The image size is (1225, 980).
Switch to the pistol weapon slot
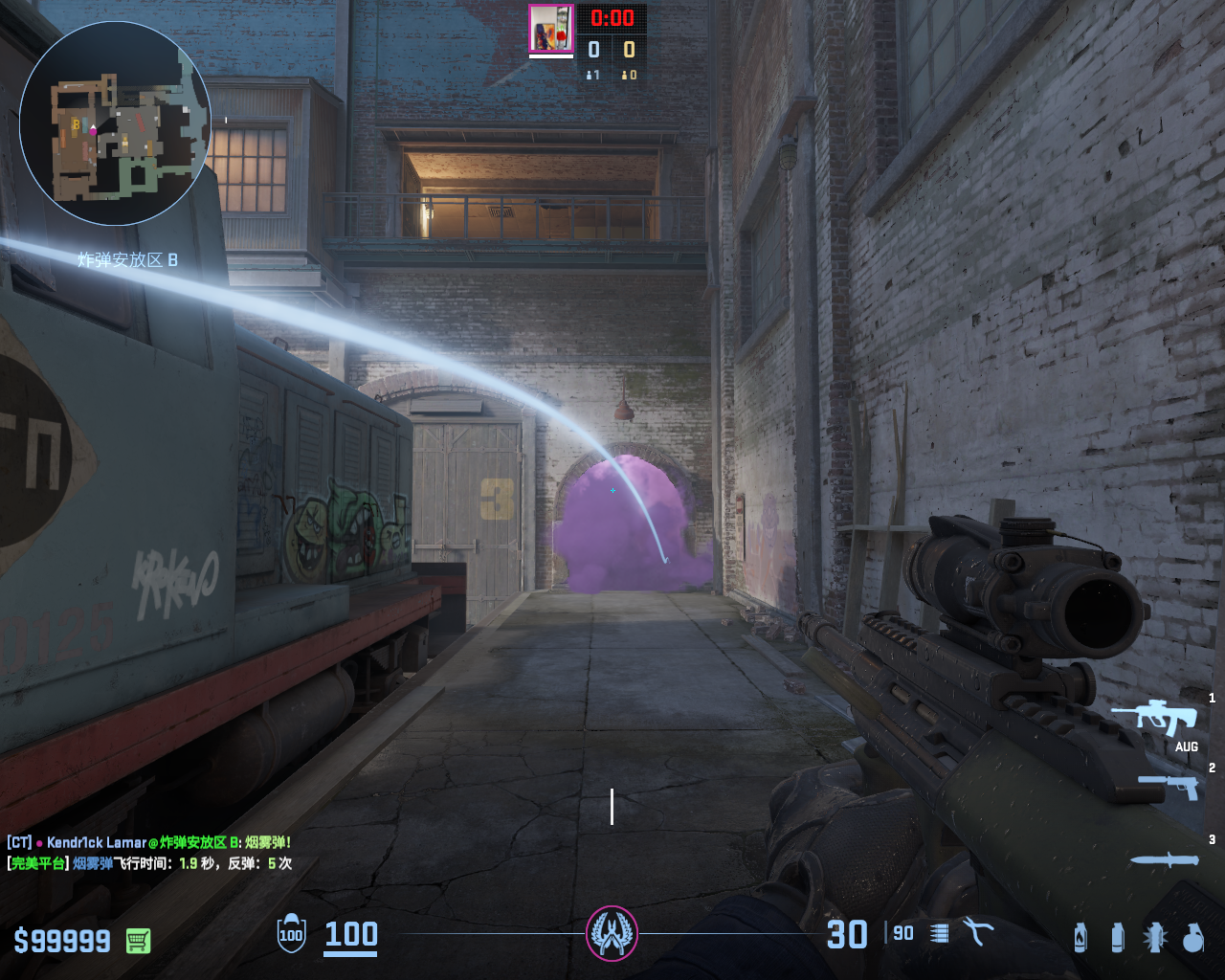click(x=1169, y=786)
